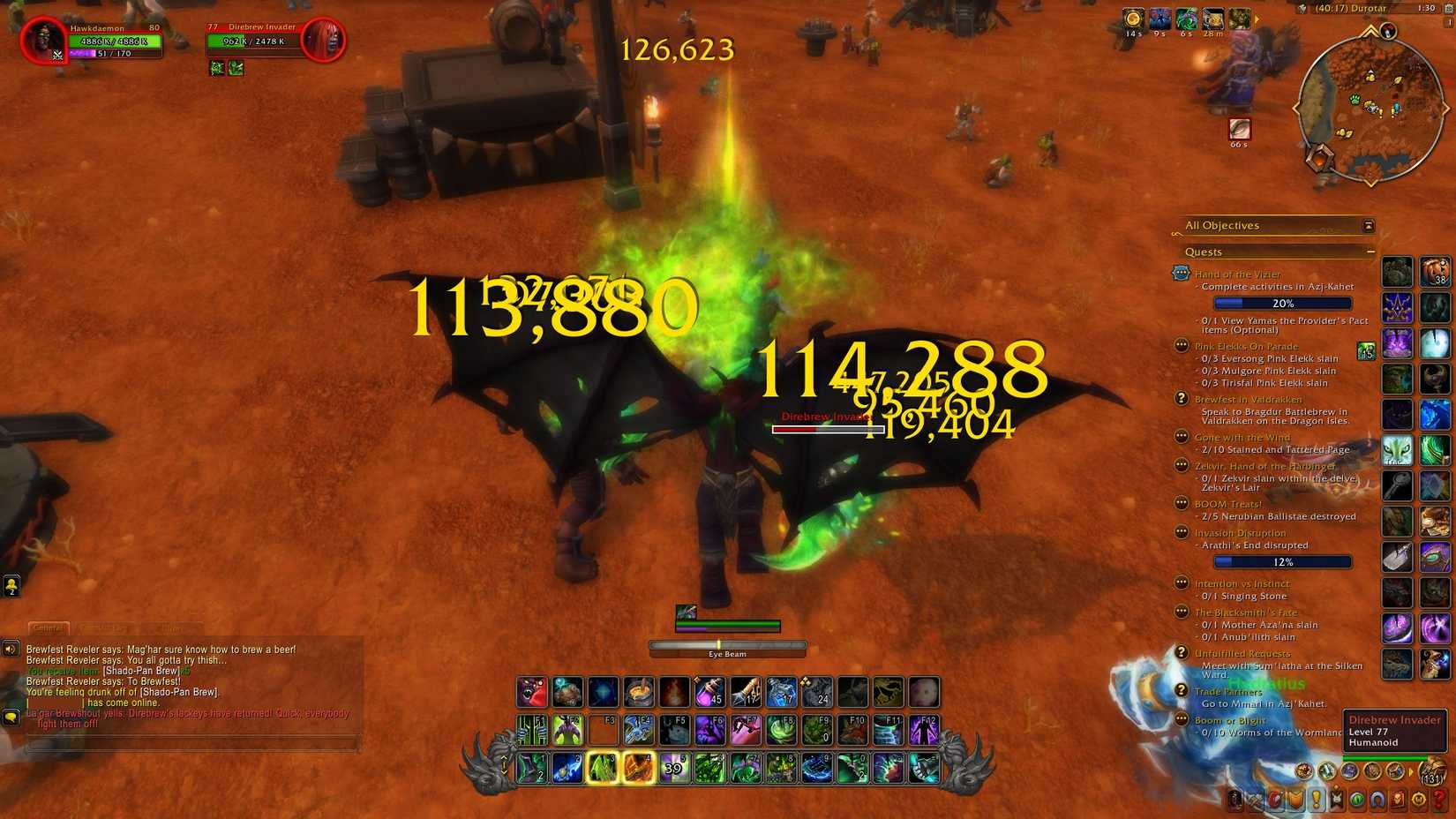1456x819 pixels.
Task: Mute chat with the top speaker icon
Action: pyautogui.click(x=10, y=647)
